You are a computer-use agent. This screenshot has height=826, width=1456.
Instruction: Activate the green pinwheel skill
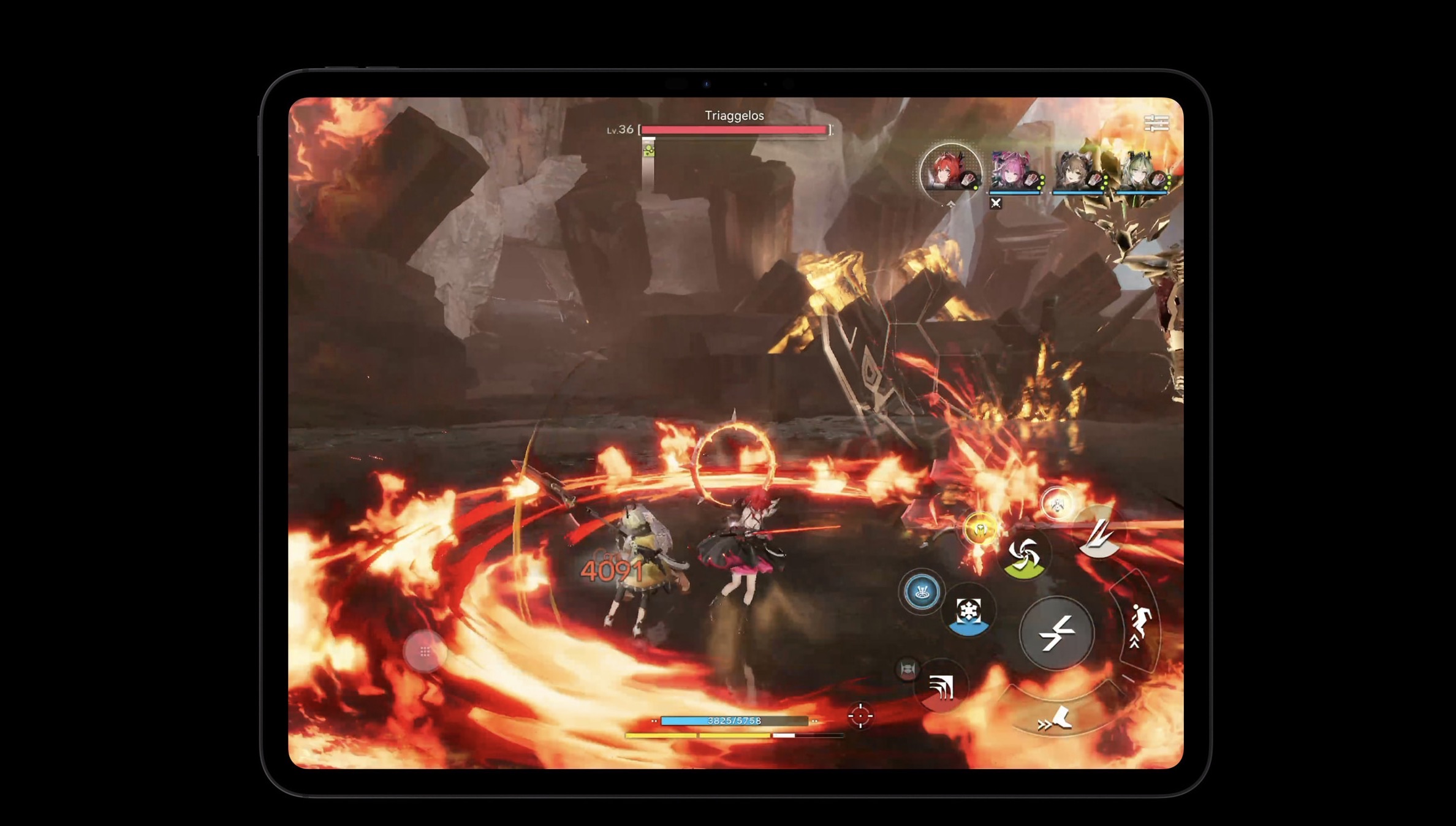[1025, 556]
